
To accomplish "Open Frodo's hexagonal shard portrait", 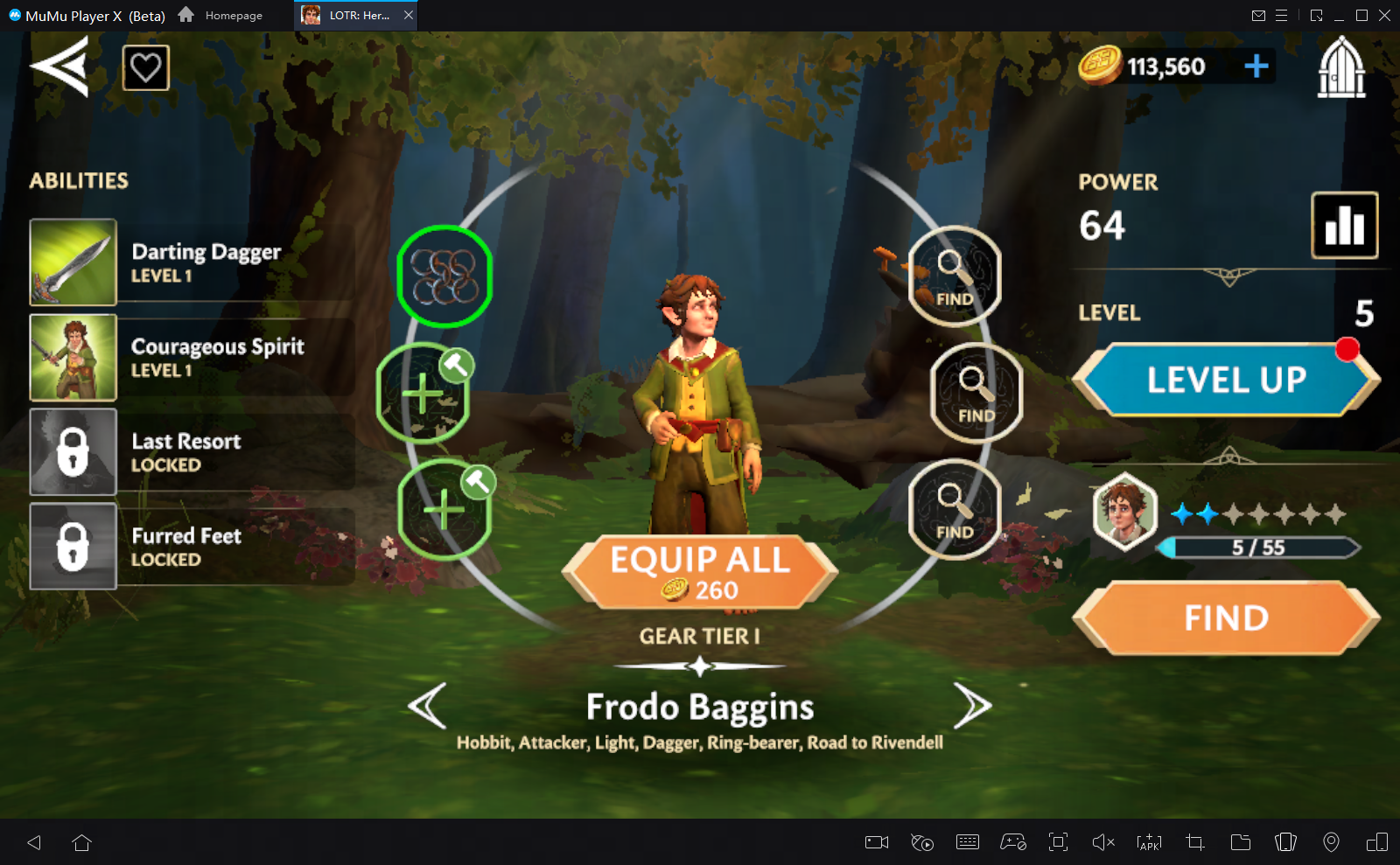I will [x=1124, y=511].
